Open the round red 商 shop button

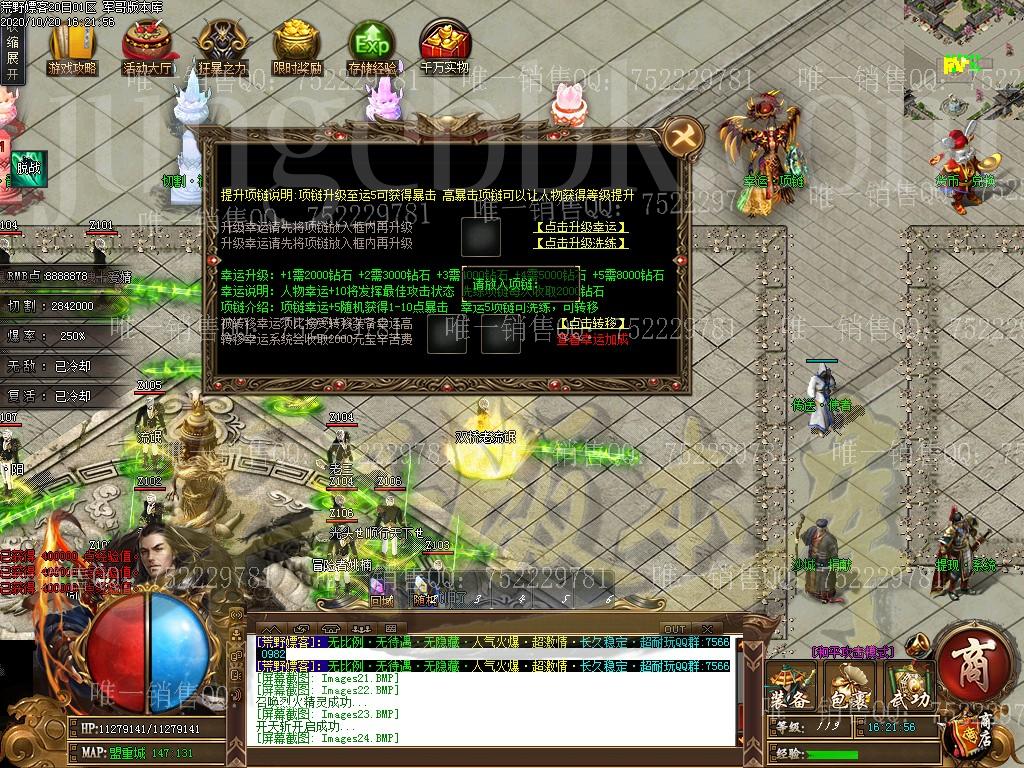[975, 661]
